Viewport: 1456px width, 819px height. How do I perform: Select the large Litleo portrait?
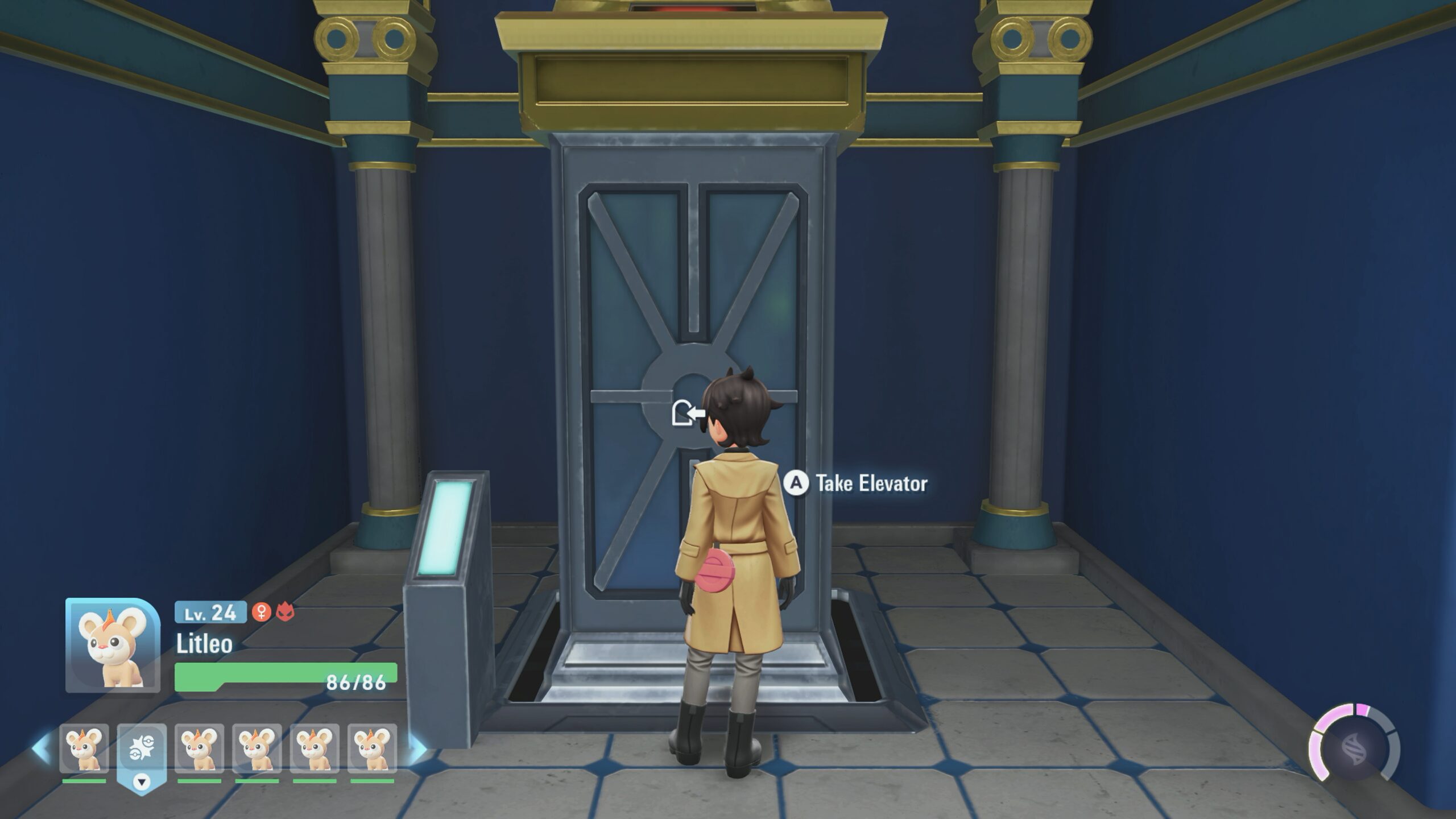[x=113, y=644]
